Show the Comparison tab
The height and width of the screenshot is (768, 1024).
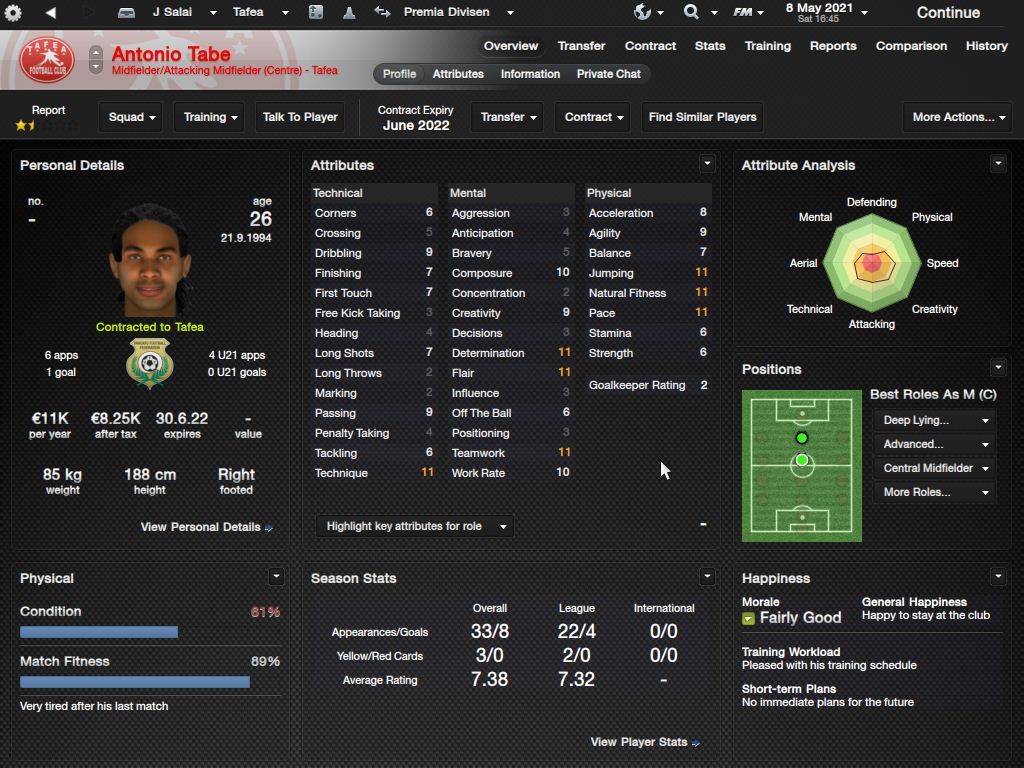[x=911, y=46]
